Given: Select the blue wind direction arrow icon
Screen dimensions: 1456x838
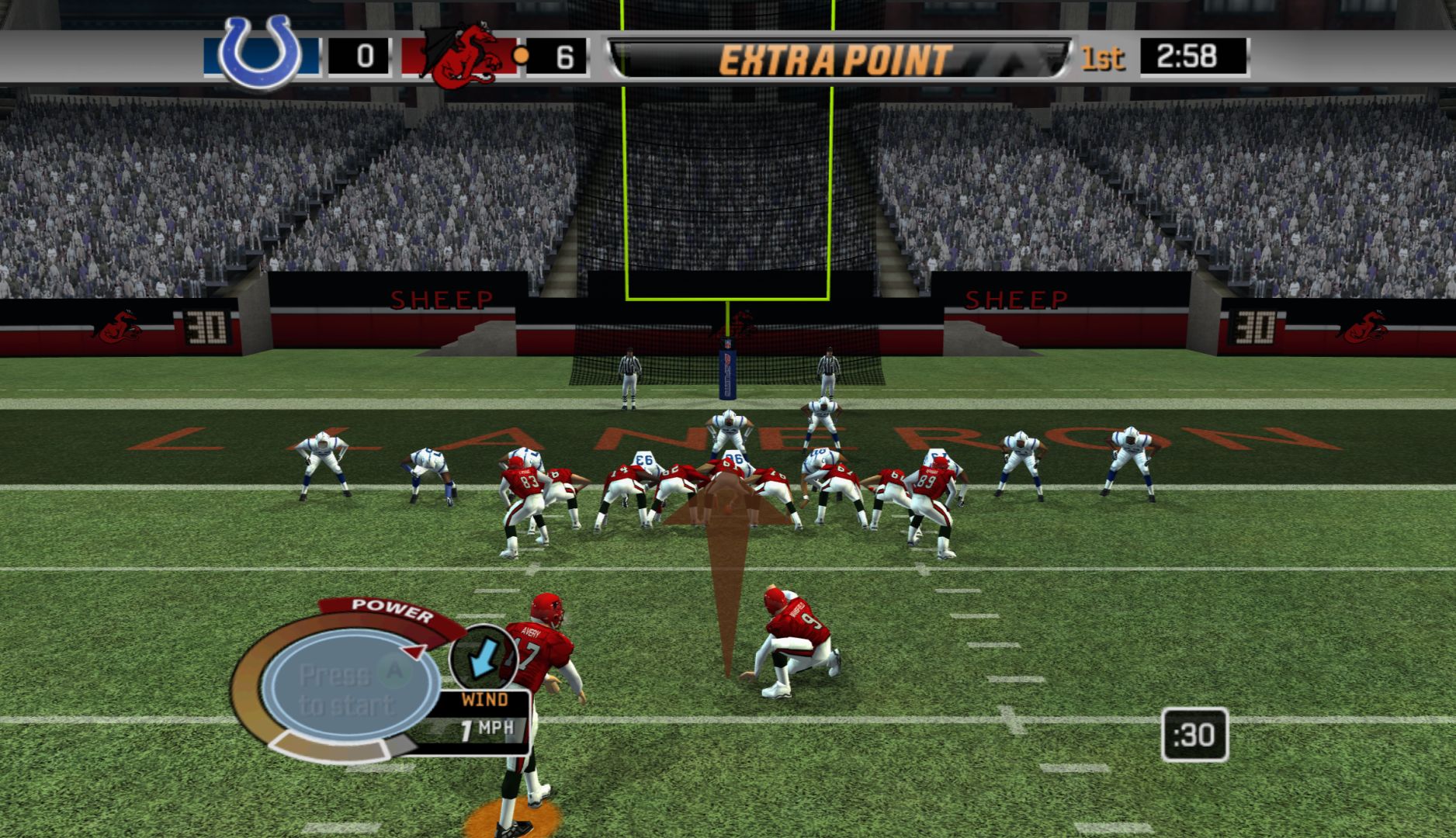Looking at the screenshot, I should [x=484, y=657].
